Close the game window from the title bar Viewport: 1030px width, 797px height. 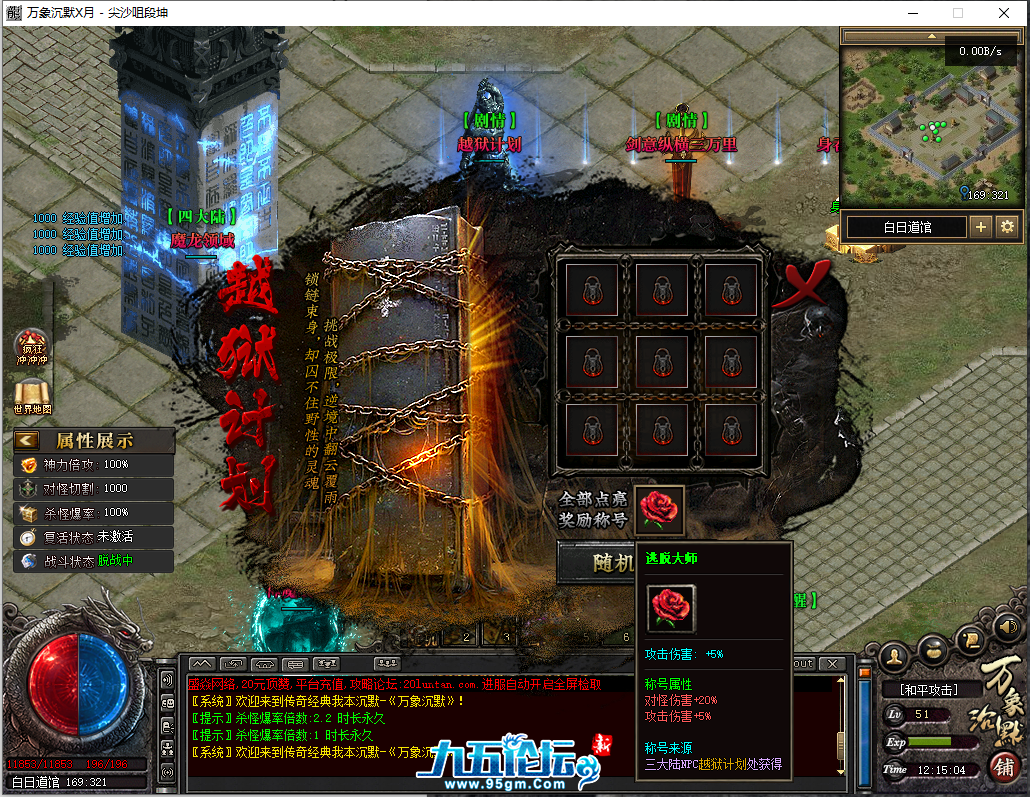(1004, 13)
